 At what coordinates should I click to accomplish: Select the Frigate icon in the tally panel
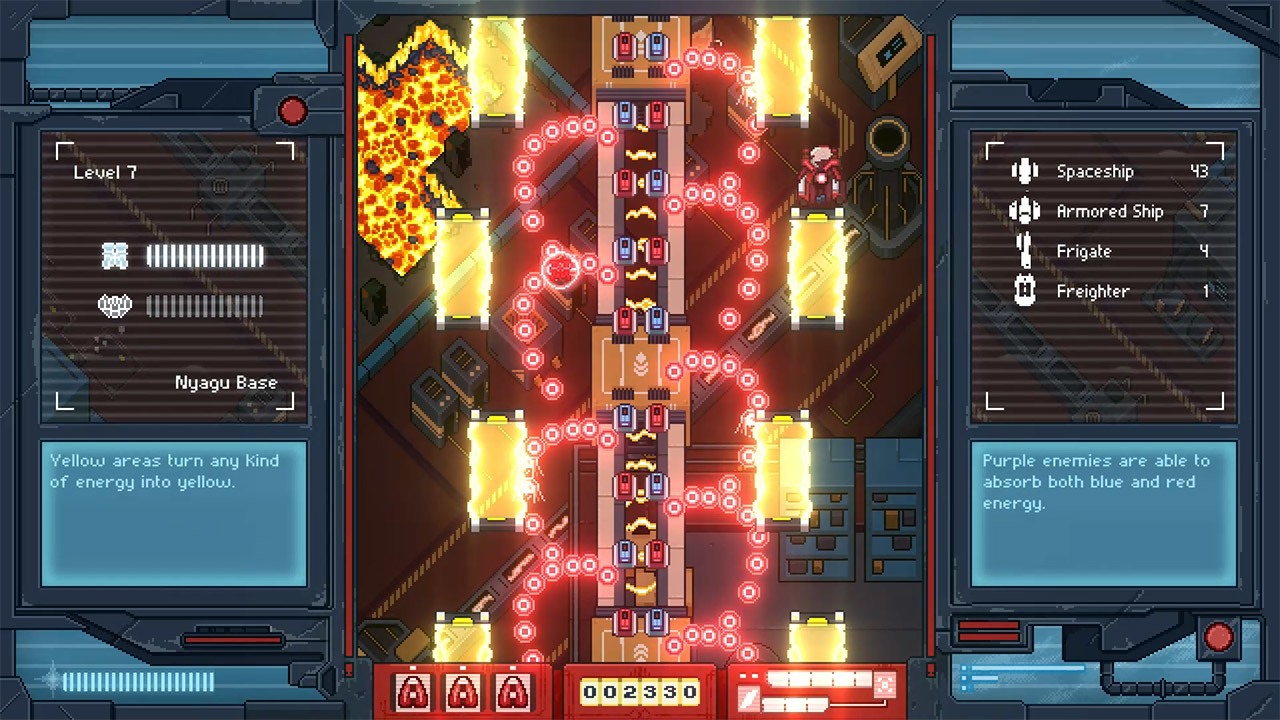1025,251
